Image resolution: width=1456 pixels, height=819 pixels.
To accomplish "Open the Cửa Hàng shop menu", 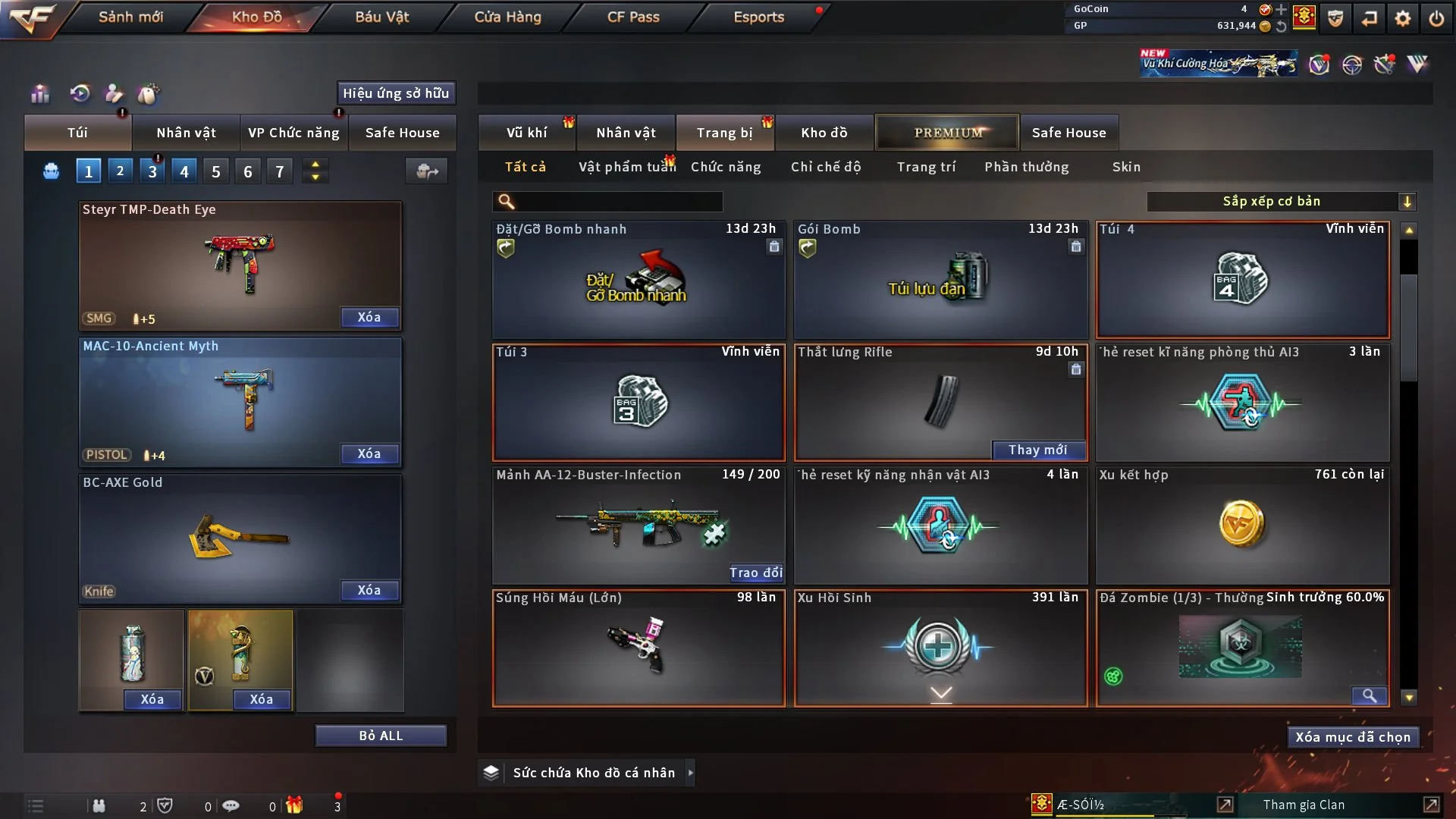I will [507, 17].
